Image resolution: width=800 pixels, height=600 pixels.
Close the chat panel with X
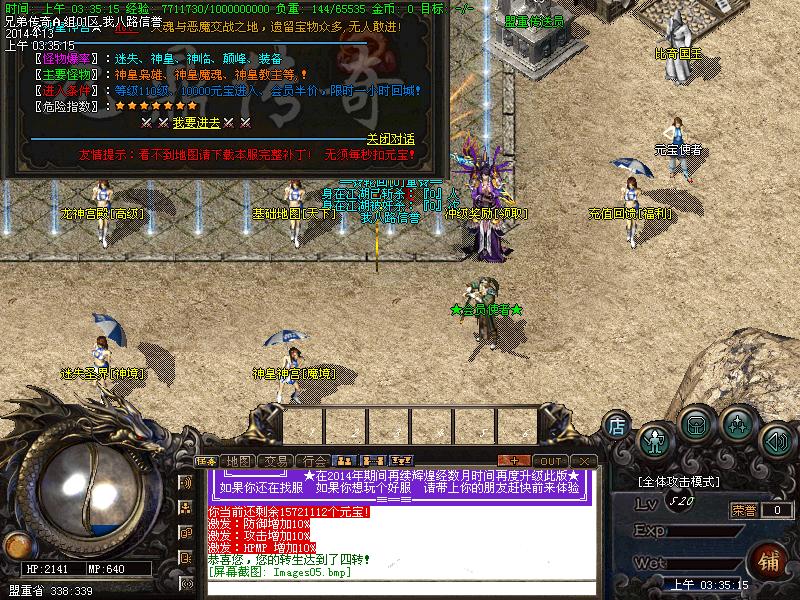point(584,461)
